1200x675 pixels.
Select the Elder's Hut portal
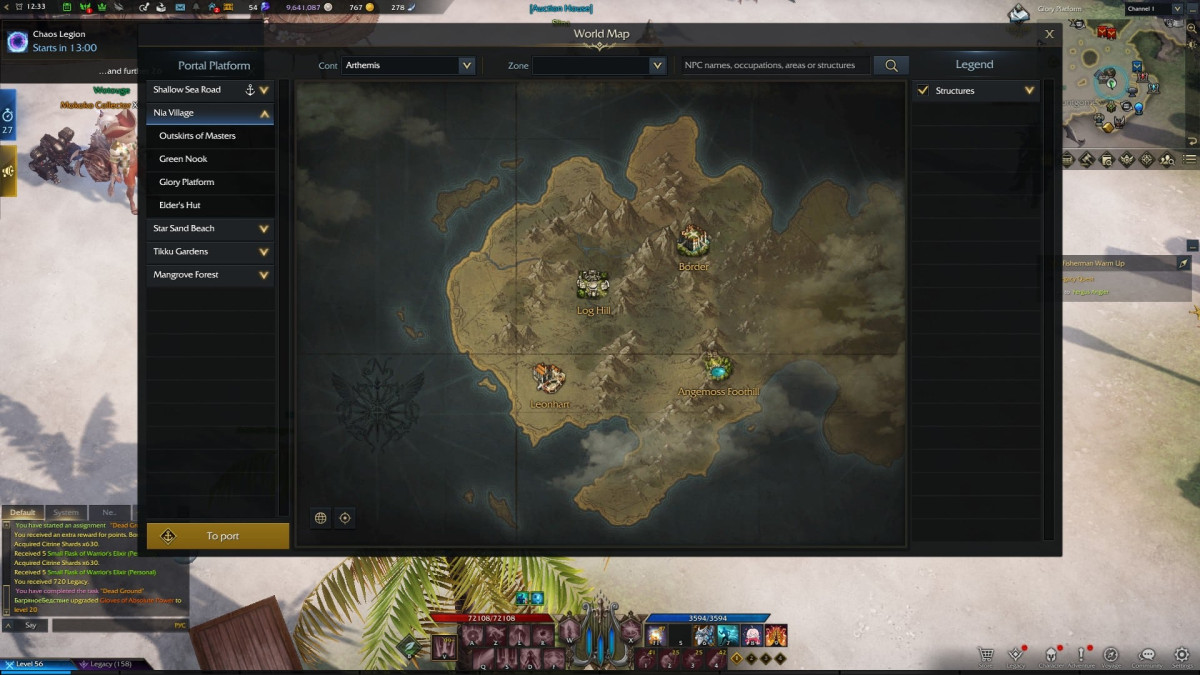point(180,205)
